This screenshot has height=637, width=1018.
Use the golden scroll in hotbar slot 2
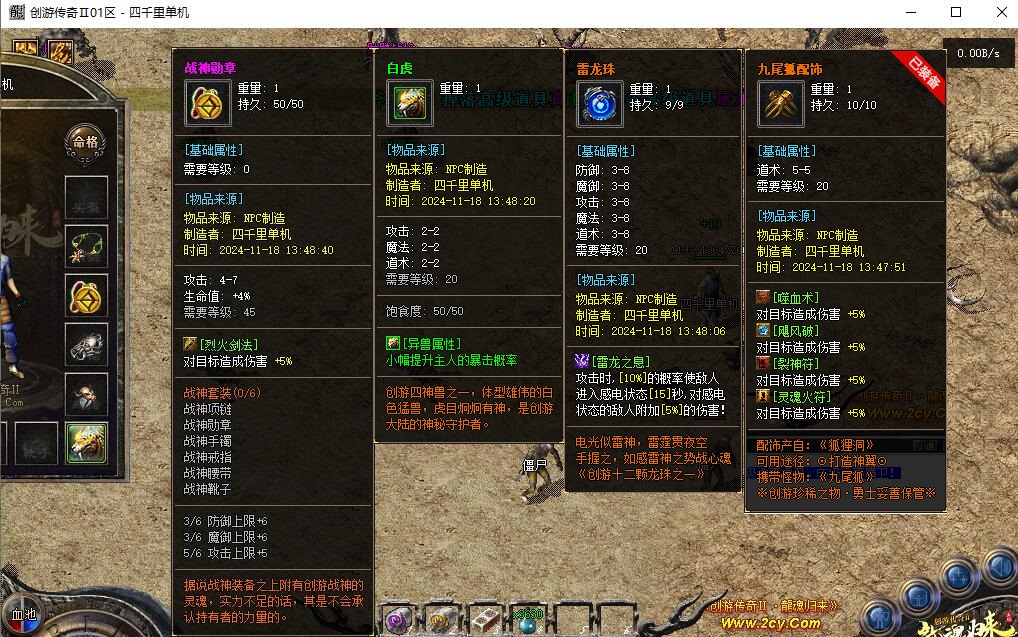point(441,620)
